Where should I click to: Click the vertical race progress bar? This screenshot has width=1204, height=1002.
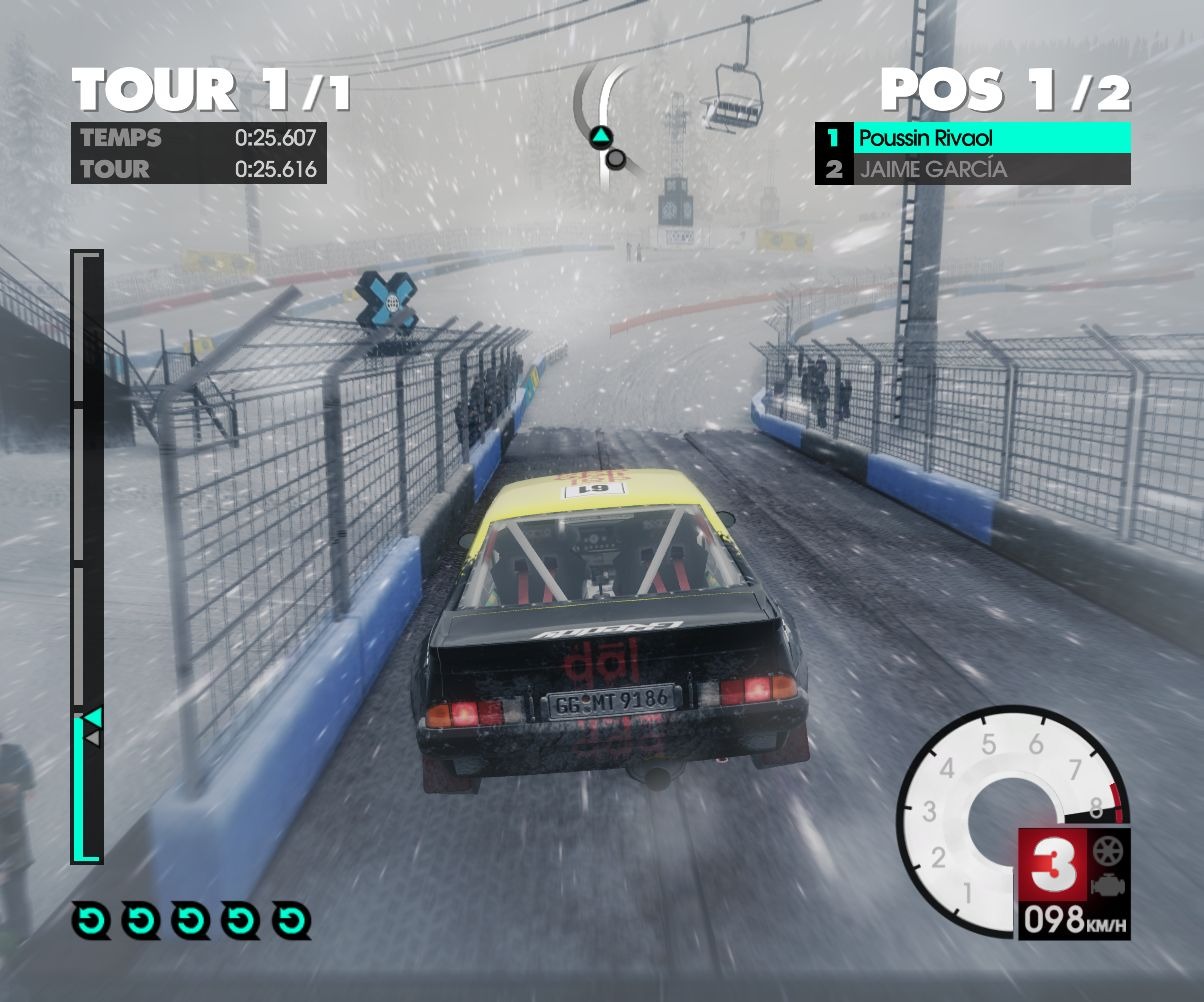click(87, 556)
